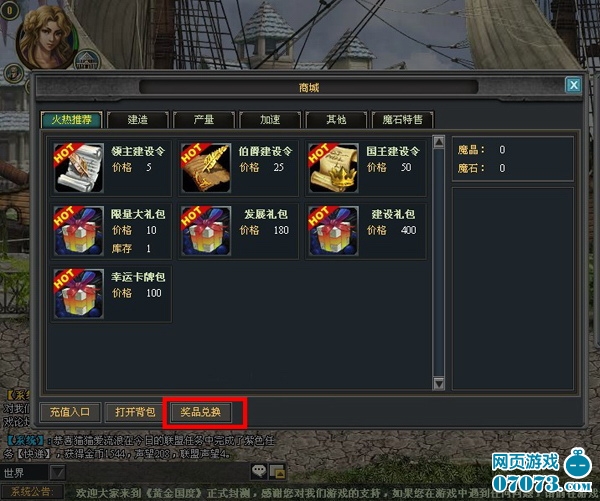600x501 pixels.
Task: Open the 充值入口 recharge button
Action: point(70,412)
